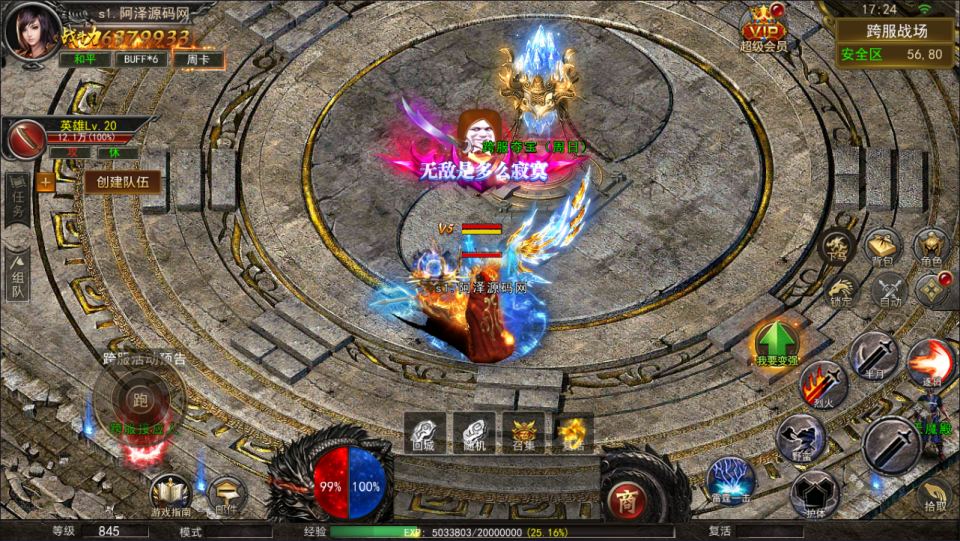The height and width of the screenshot is (541, 960).
Task: Toggle 自动 auto-combat
Action: 889,291
